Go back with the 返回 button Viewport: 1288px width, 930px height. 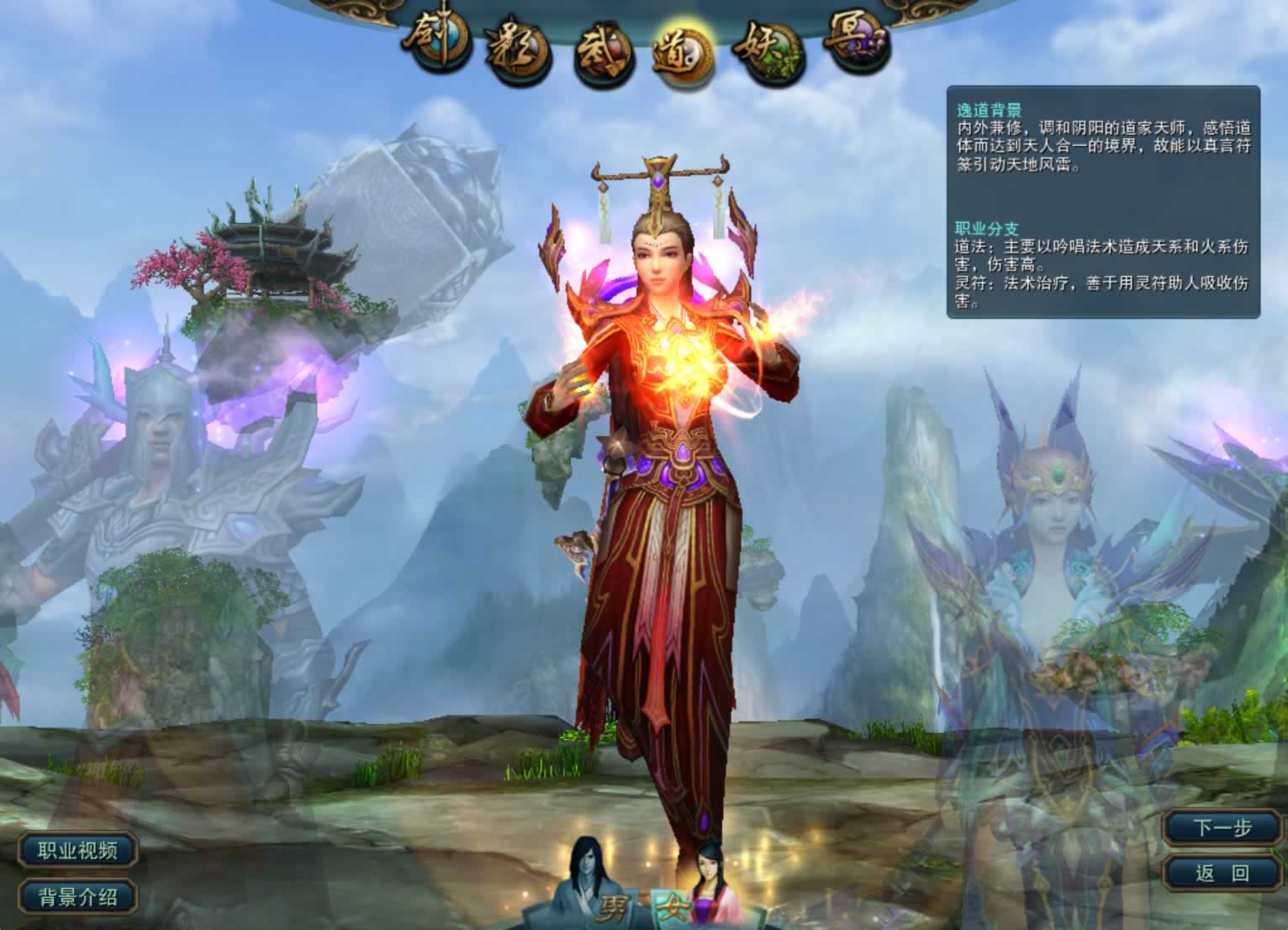pyautogui.click(x=1223, y=873)
